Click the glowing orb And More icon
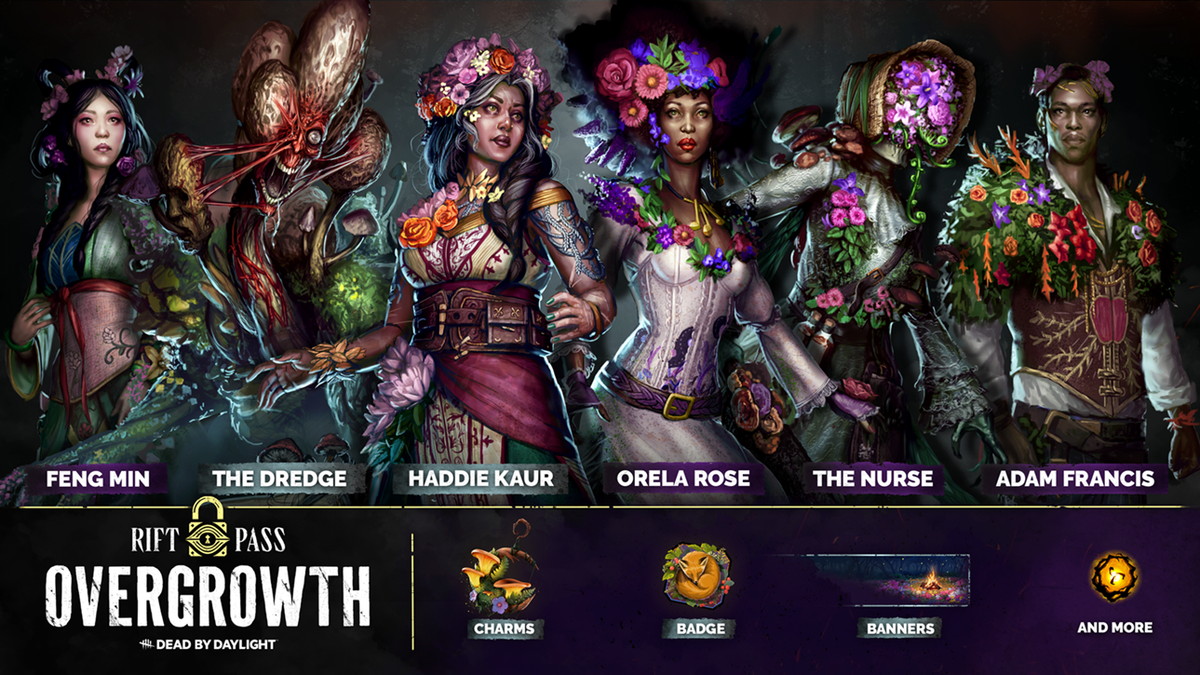 (1114, 577)
